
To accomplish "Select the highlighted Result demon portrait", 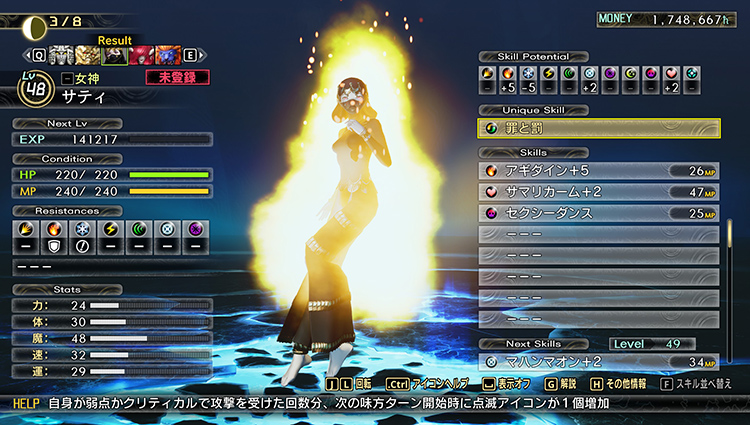I will coord(116,56).
